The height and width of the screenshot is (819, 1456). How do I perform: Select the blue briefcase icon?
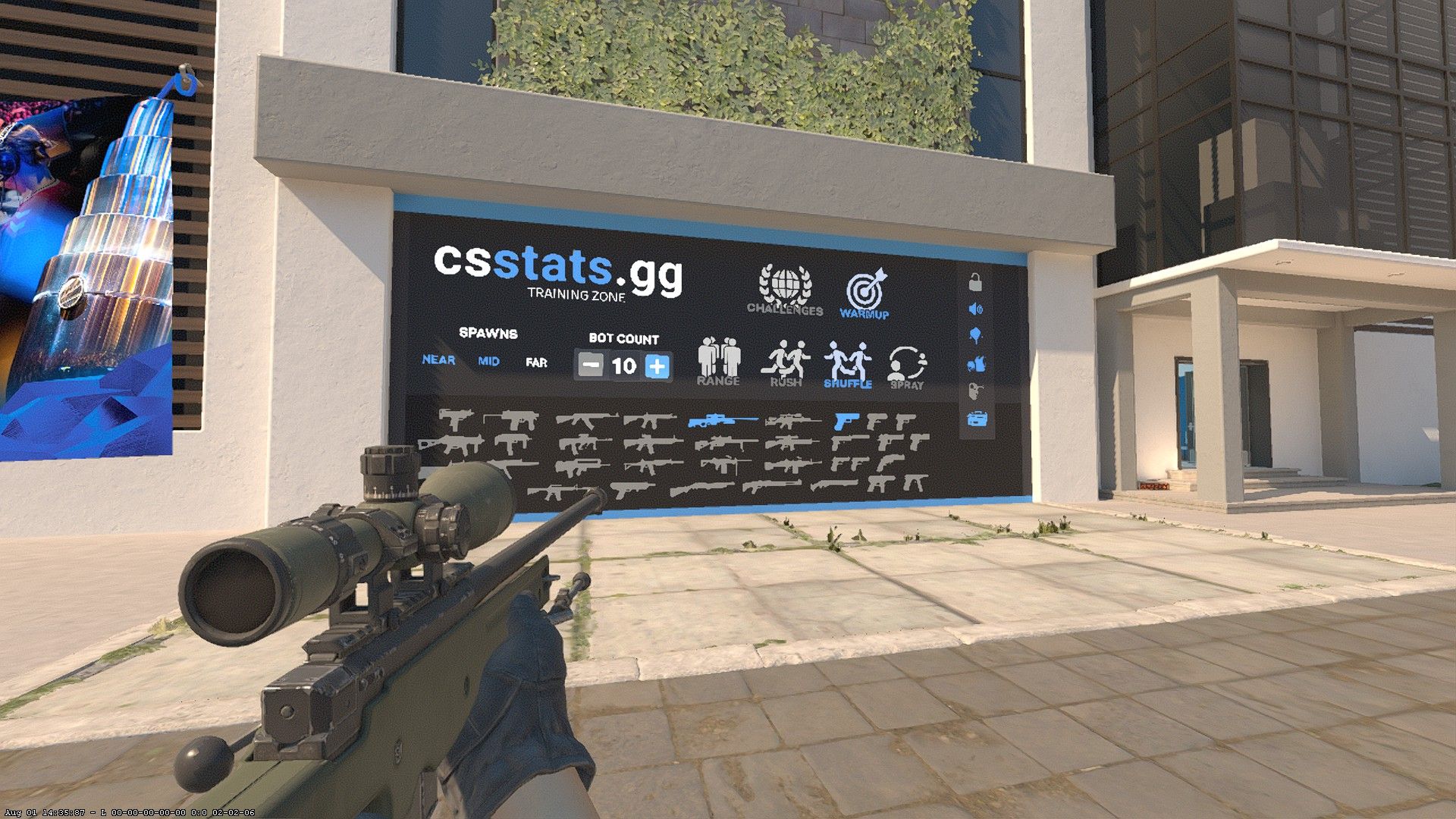[975, 417]
